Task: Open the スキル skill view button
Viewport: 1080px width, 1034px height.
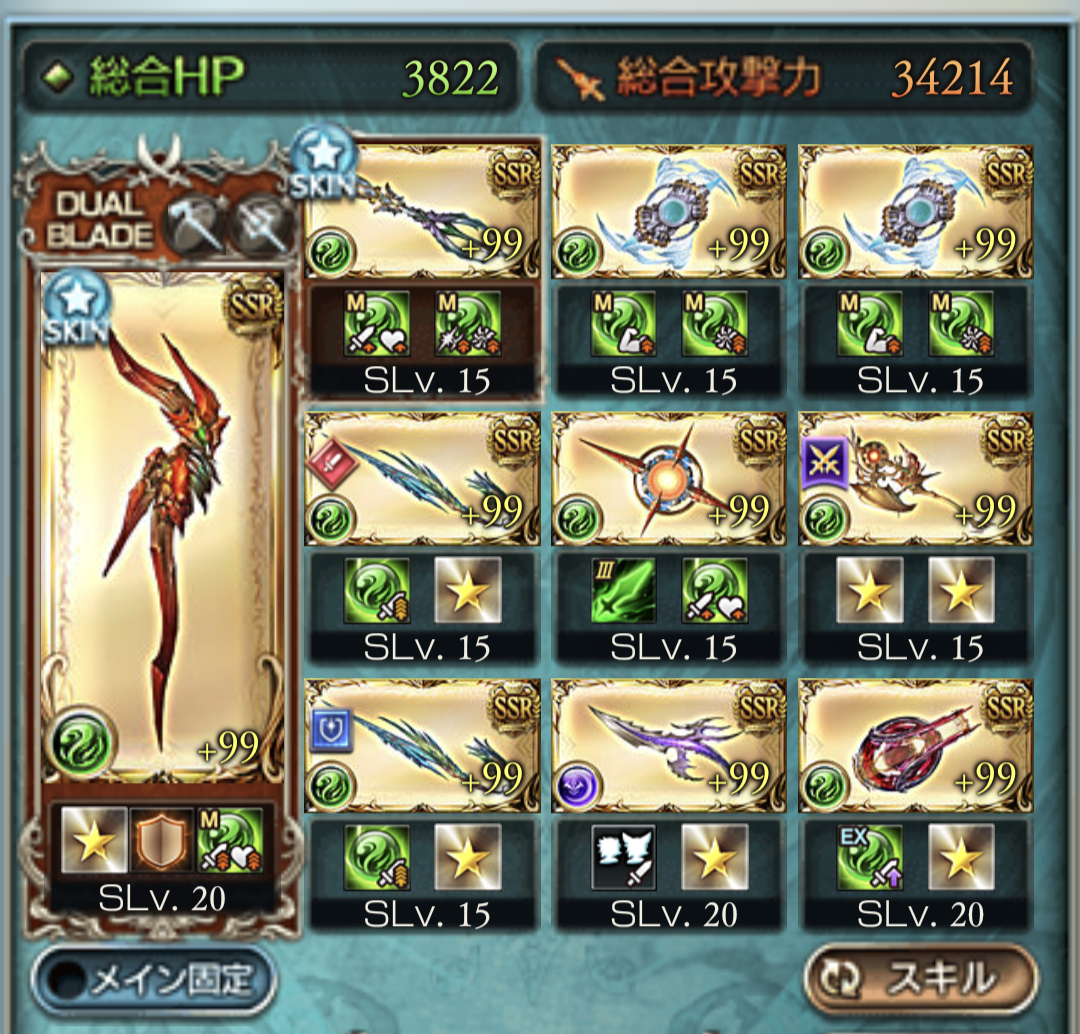Action: point(919,978)
